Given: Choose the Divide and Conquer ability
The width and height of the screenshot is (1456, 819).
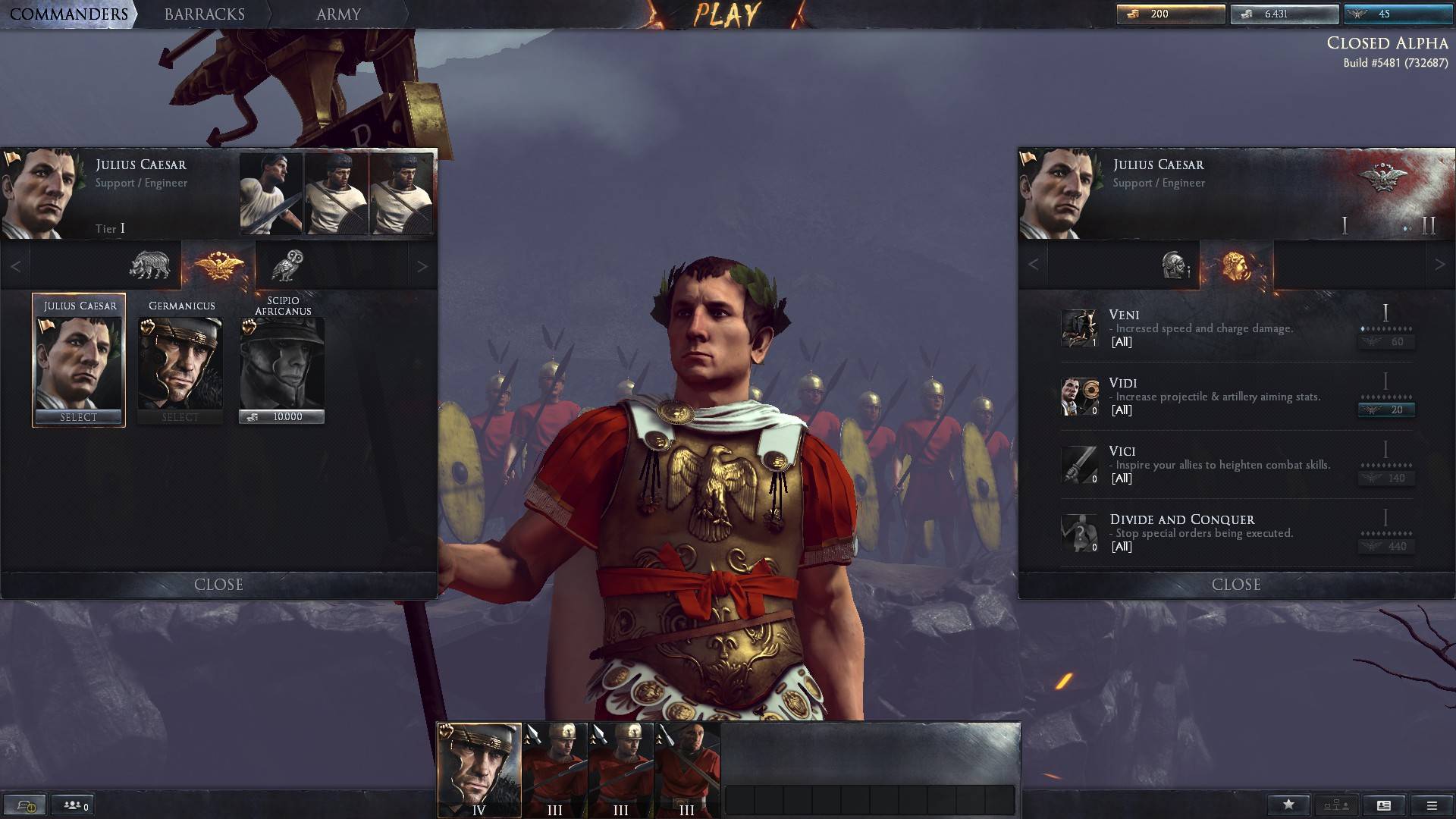Looking at the screenshot, I should coord(1213,532).
